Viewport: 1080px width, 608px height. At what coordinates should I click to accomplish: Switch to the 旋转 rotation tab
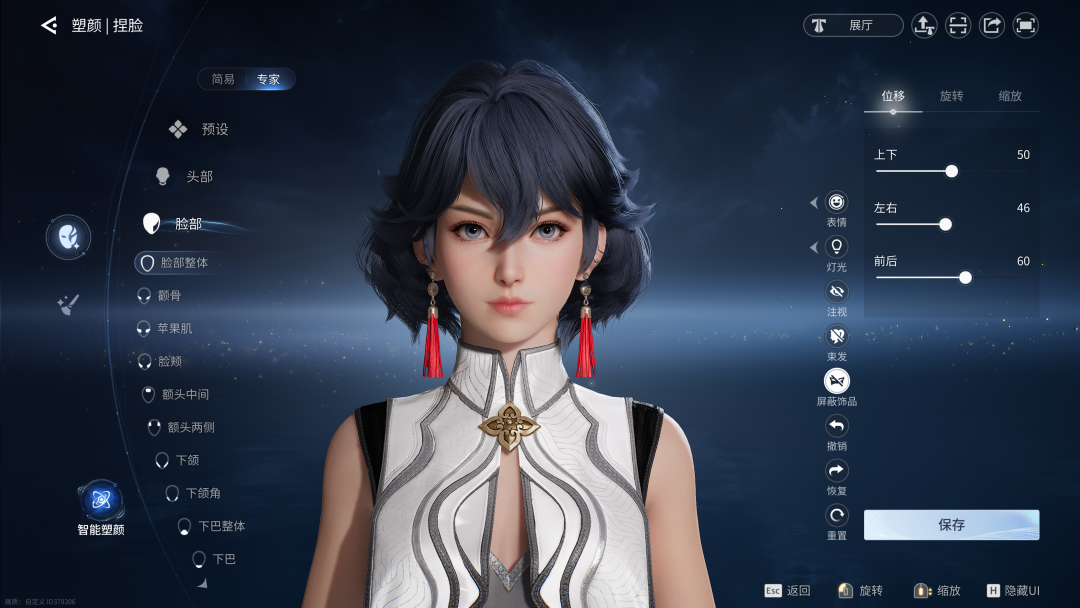point(951,96)
